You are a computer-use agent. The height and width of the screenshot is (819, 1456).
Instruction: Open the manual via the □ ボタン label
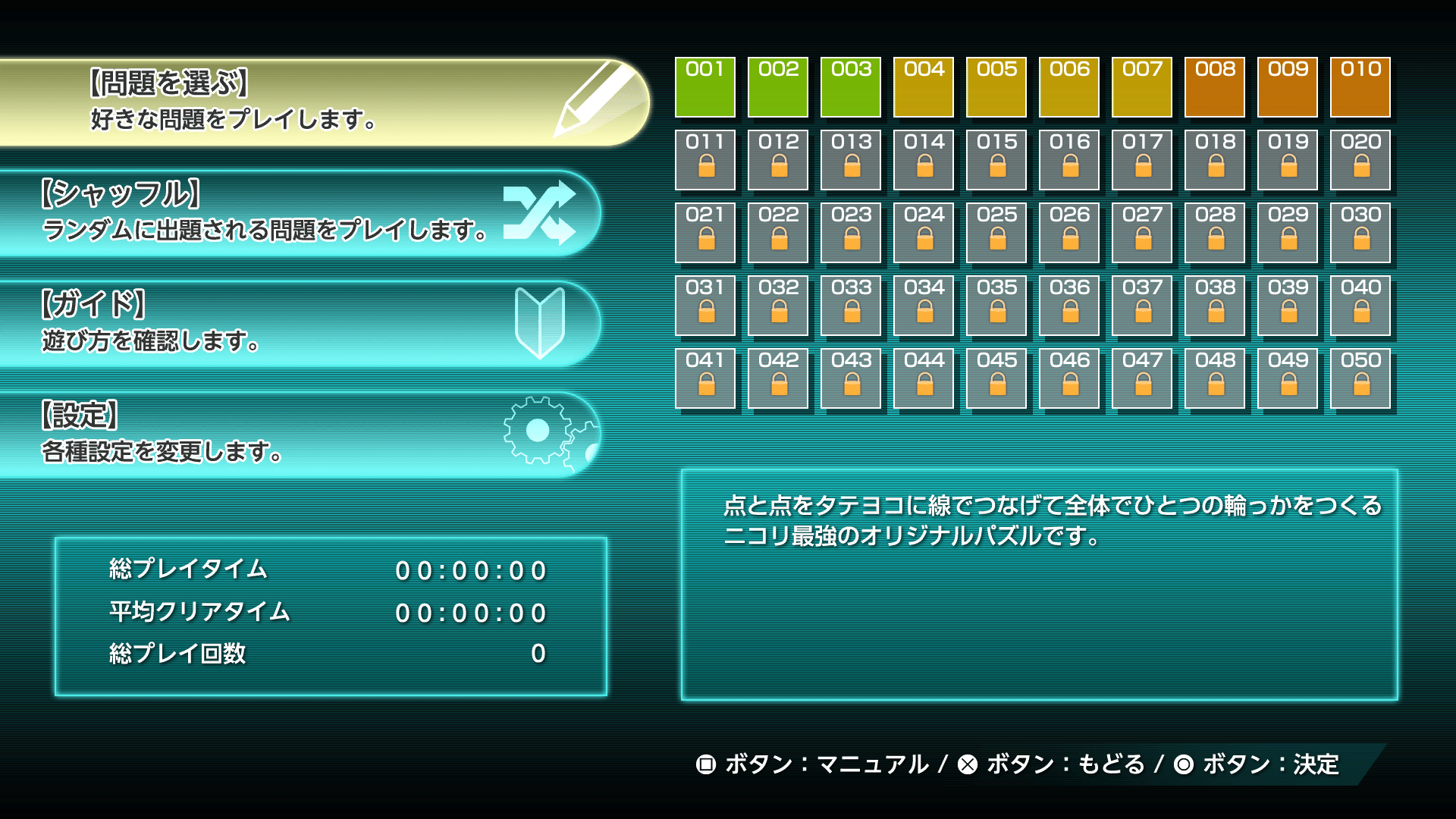tap(811, 764)
